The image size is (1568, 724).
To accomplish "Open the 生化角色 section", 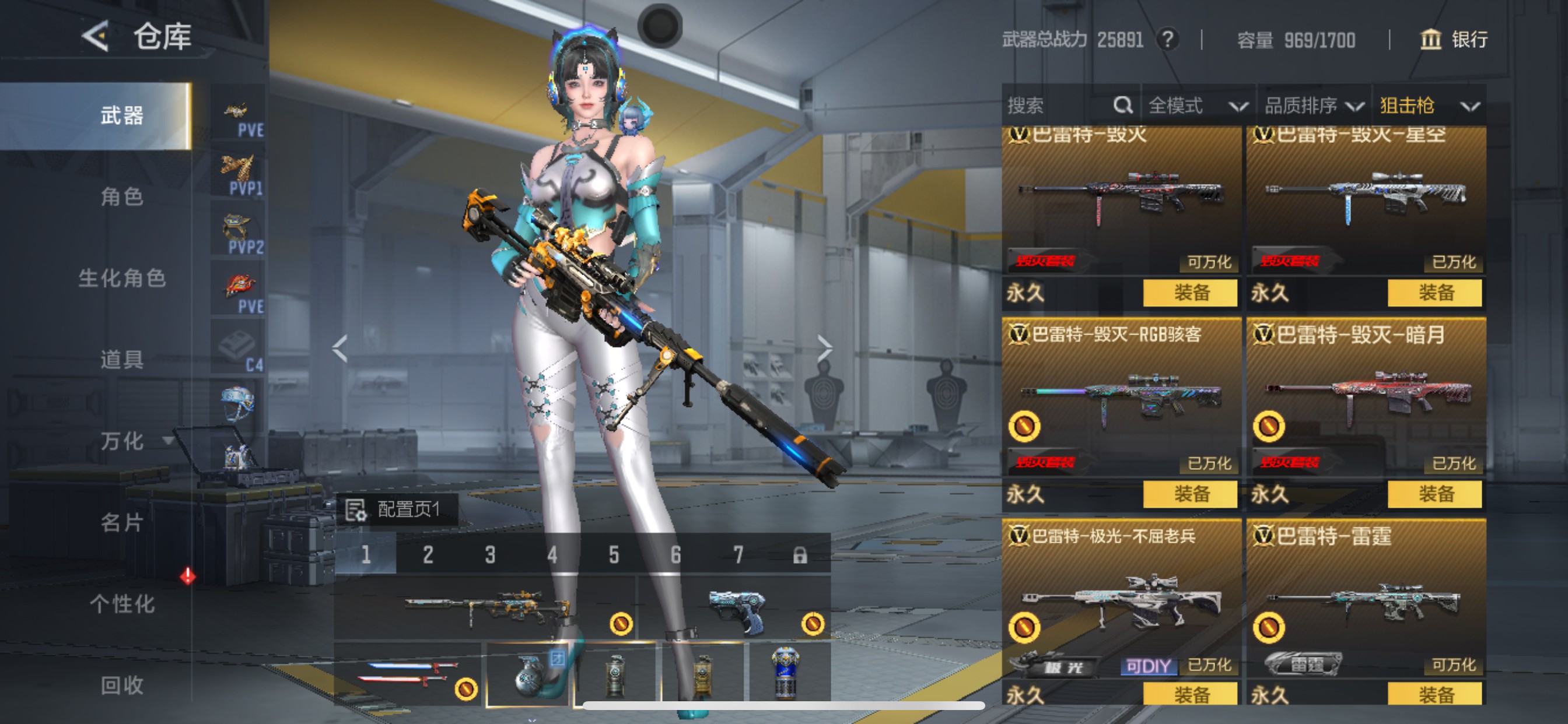I will click(x=122, y=278).
